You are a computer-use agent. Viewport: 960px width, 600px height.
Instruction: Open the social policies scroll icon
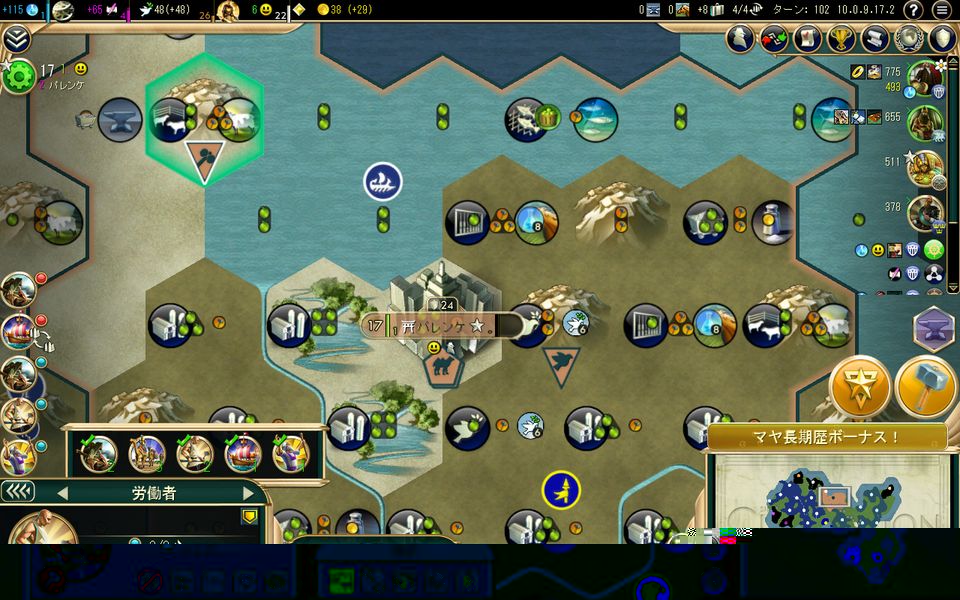pos(807,39)
